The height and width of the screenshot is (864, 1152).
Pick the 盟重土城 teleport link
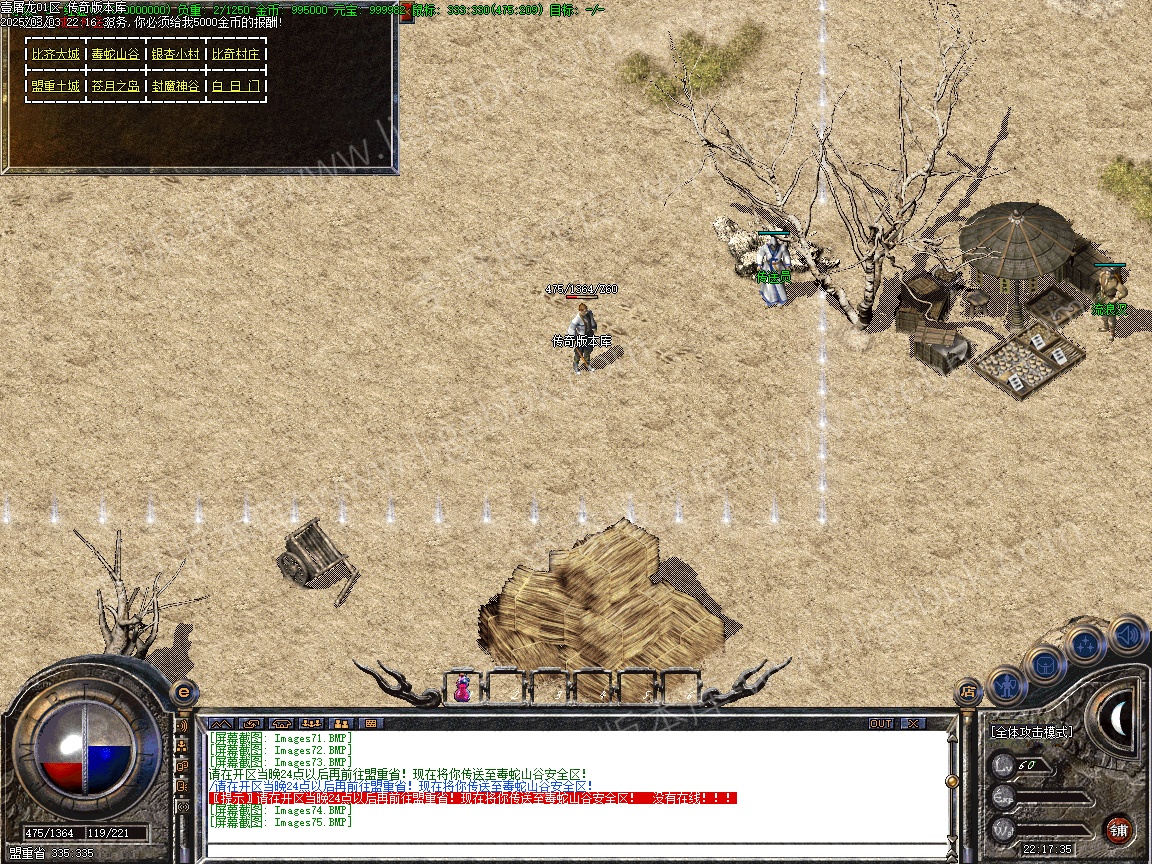(56, 86)
